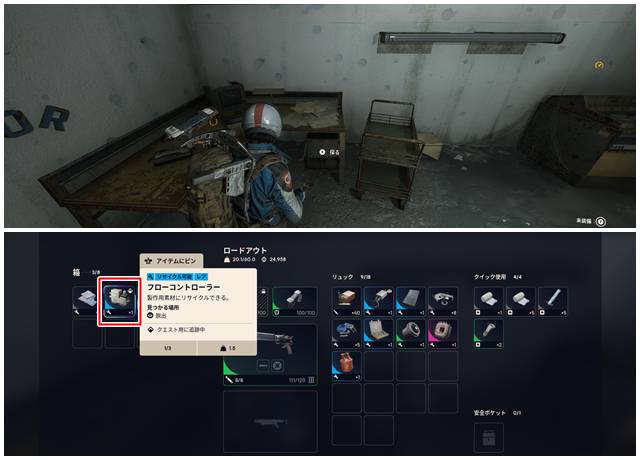Select the grey metal sheet in the backpack
The image size is (640, 460).
pos(411,301)
